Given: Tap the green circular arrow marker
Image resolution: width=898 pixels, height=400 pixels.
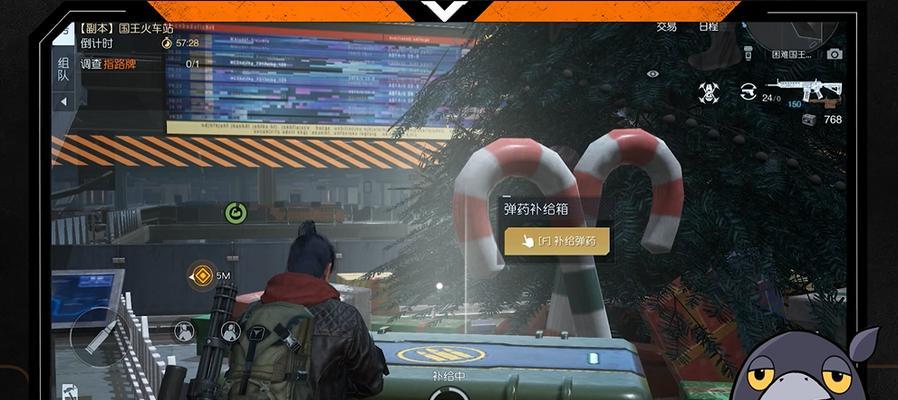Looking at the screenshot, I should [x=235, y=212].
